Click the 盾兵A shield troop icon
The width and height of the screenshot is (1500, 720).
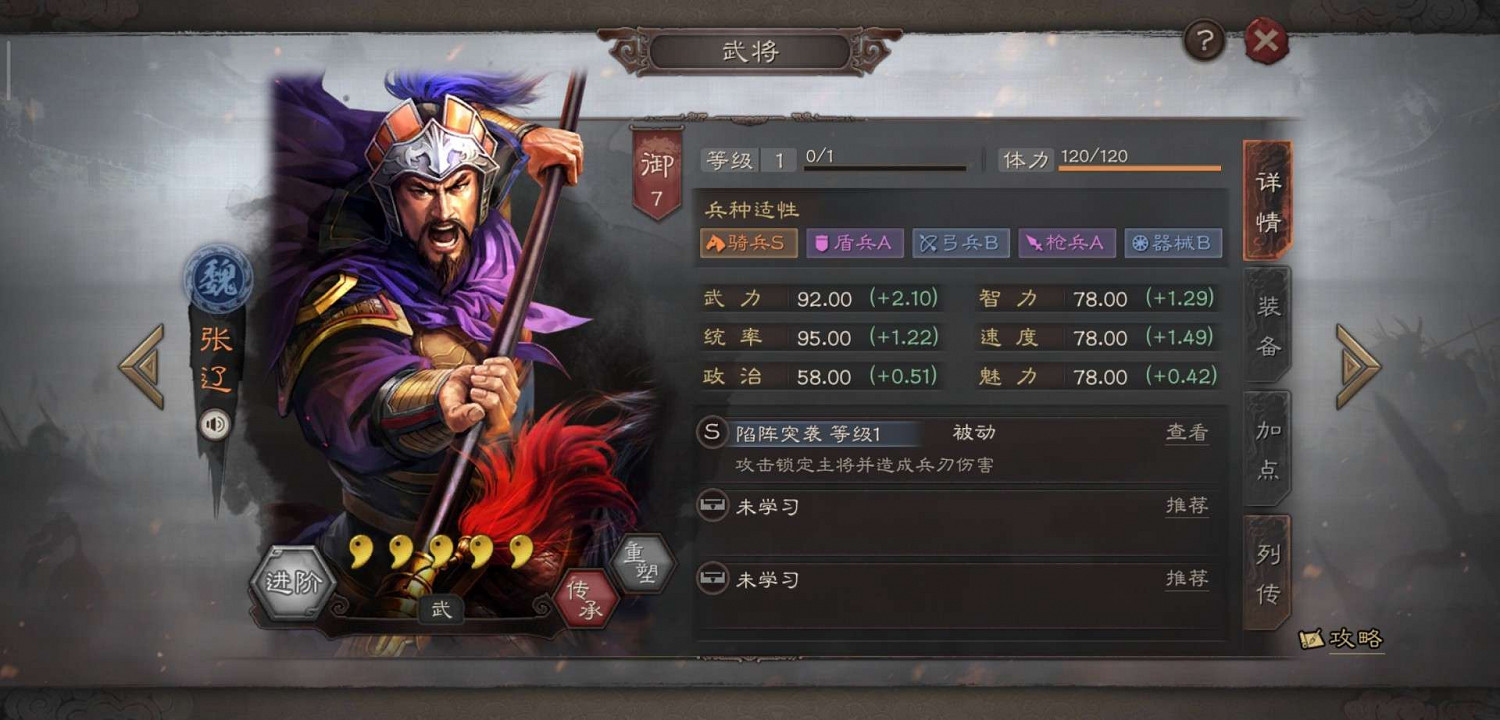pyautogui.click(x=855, y=242)
